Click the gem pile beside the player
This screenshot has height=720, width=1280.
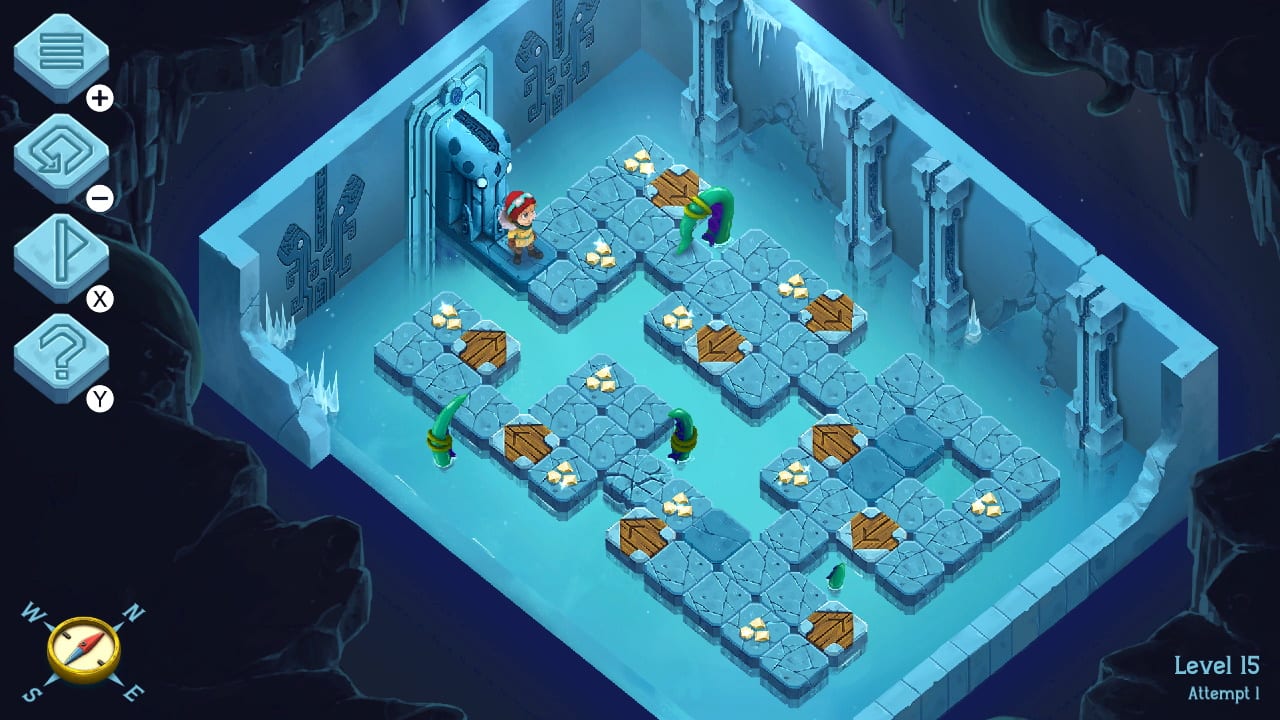[600, 255]
